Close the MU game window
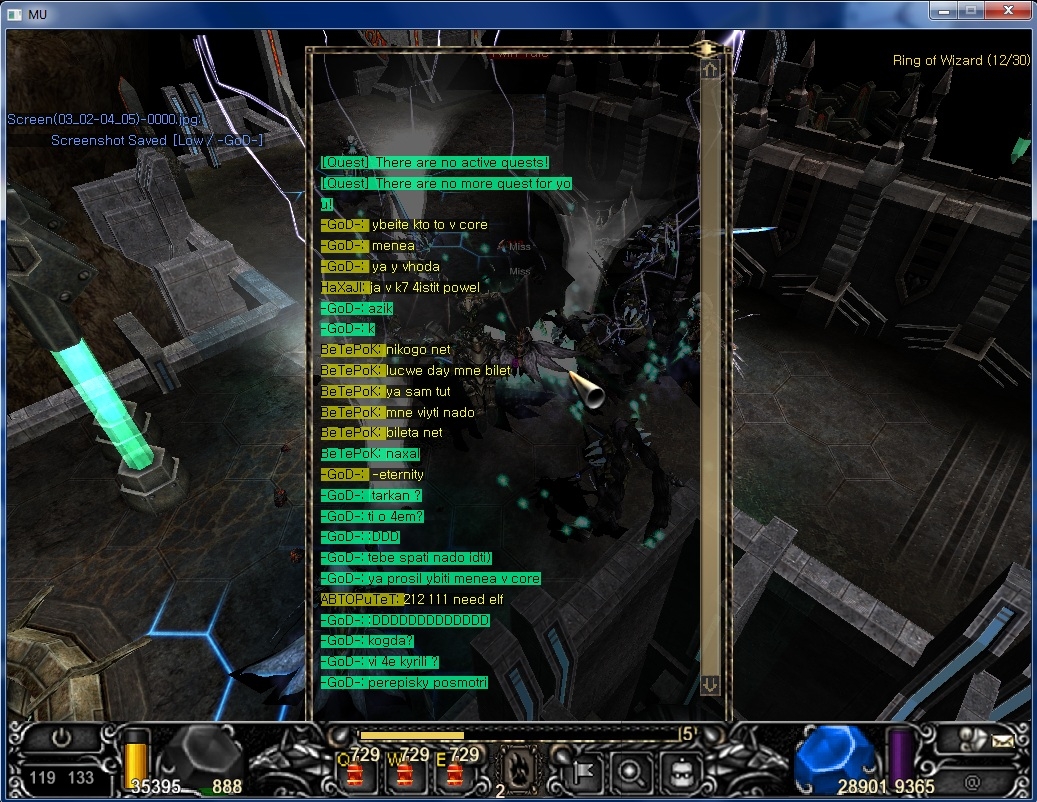The height and width of the screenshot is (802, 1037). pos(1005,12)
